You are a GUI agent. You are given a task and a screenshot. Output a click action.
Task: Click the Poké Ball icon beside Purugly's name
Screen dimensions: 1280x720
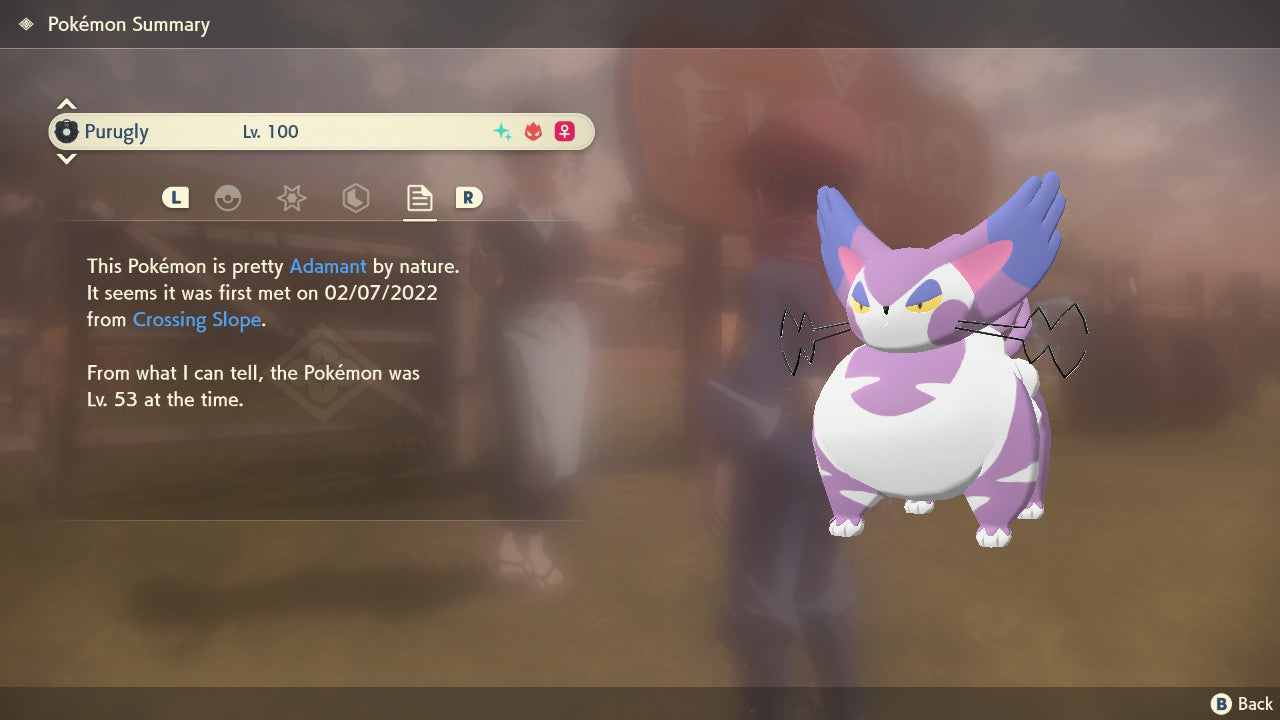[x=68, y=131]
